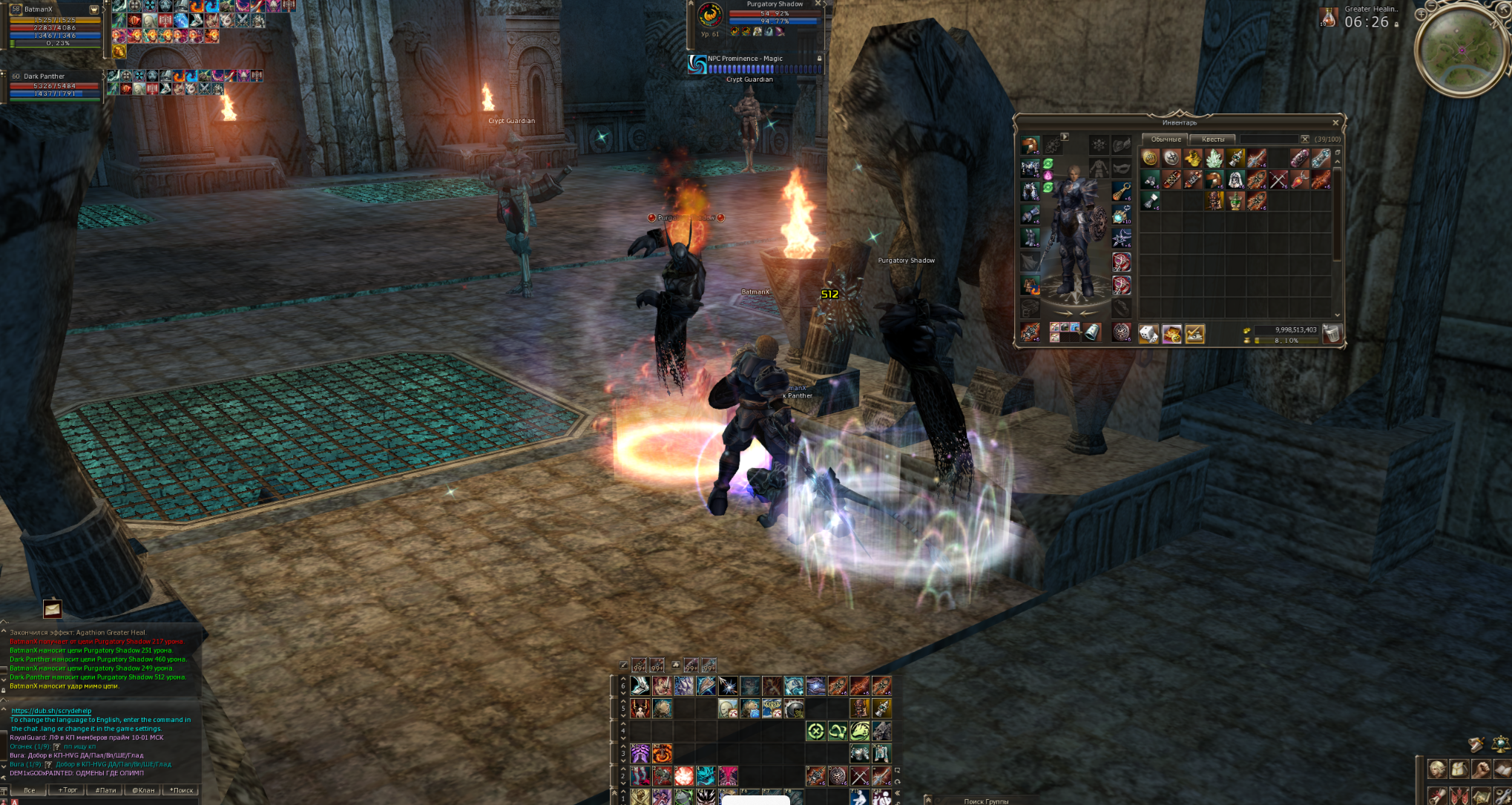Image resolution: width=1512 pixels, height=805 pixels.
Task: Switch to the Квесты inventory tab
Action: pyautogui.click(x=1213, y=139)
